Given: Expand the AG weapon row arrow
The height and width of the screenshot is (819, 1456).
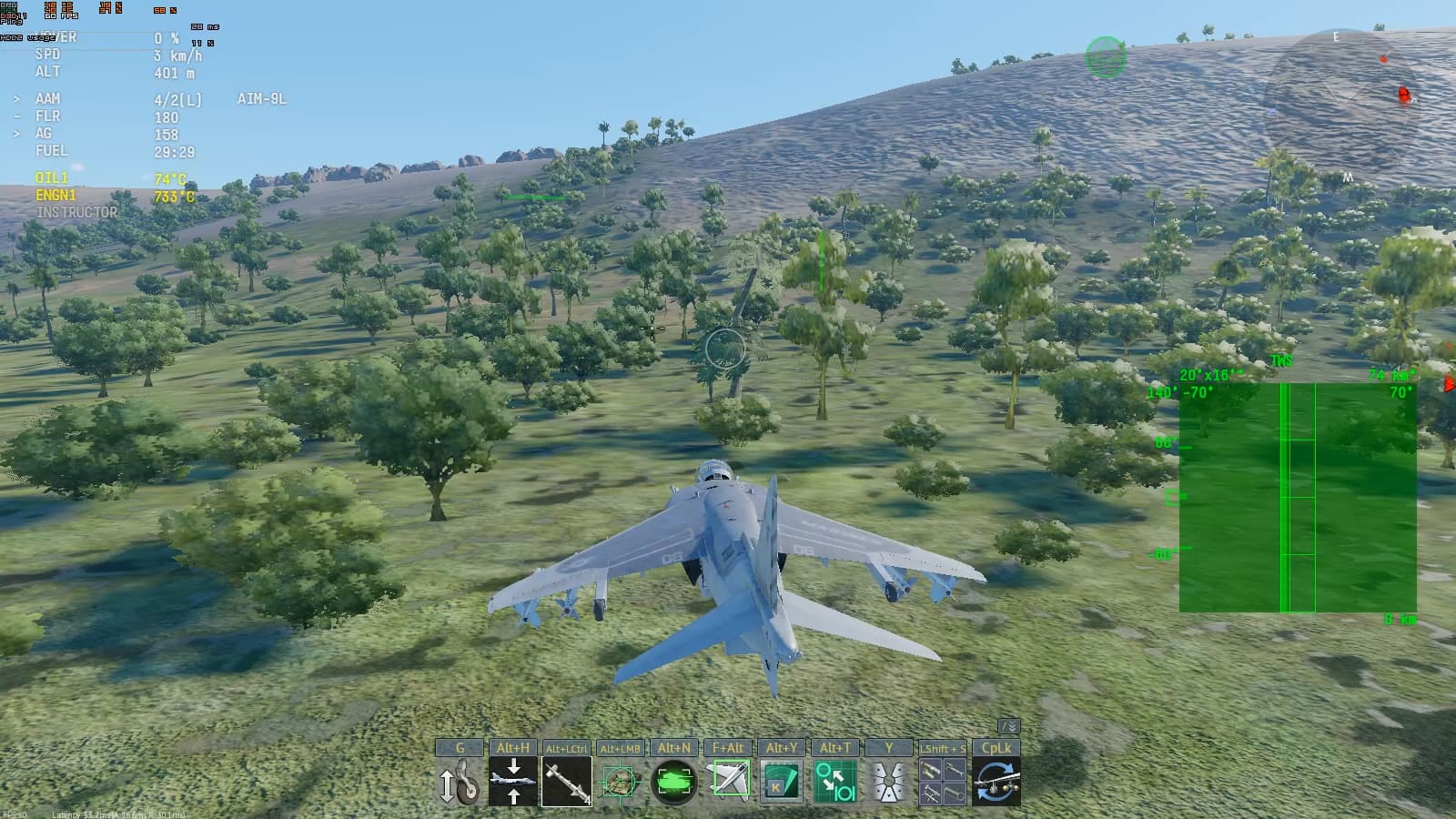Looking at the screenshot, I should 16,134.
